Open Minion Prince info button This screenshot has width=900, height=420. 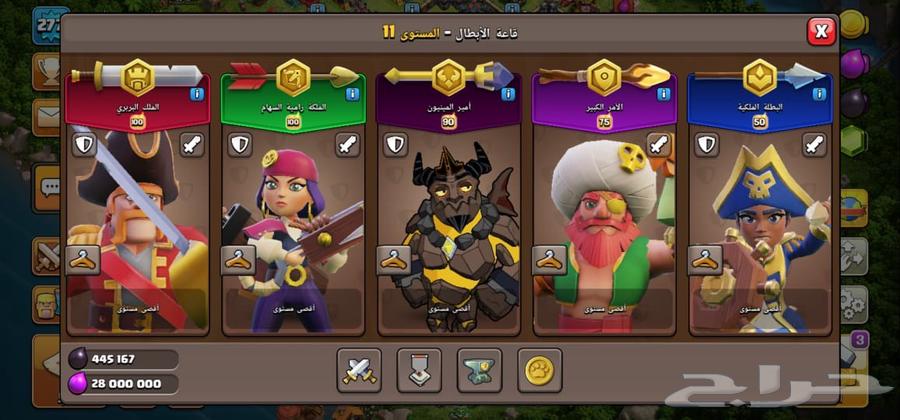(508, 94)
